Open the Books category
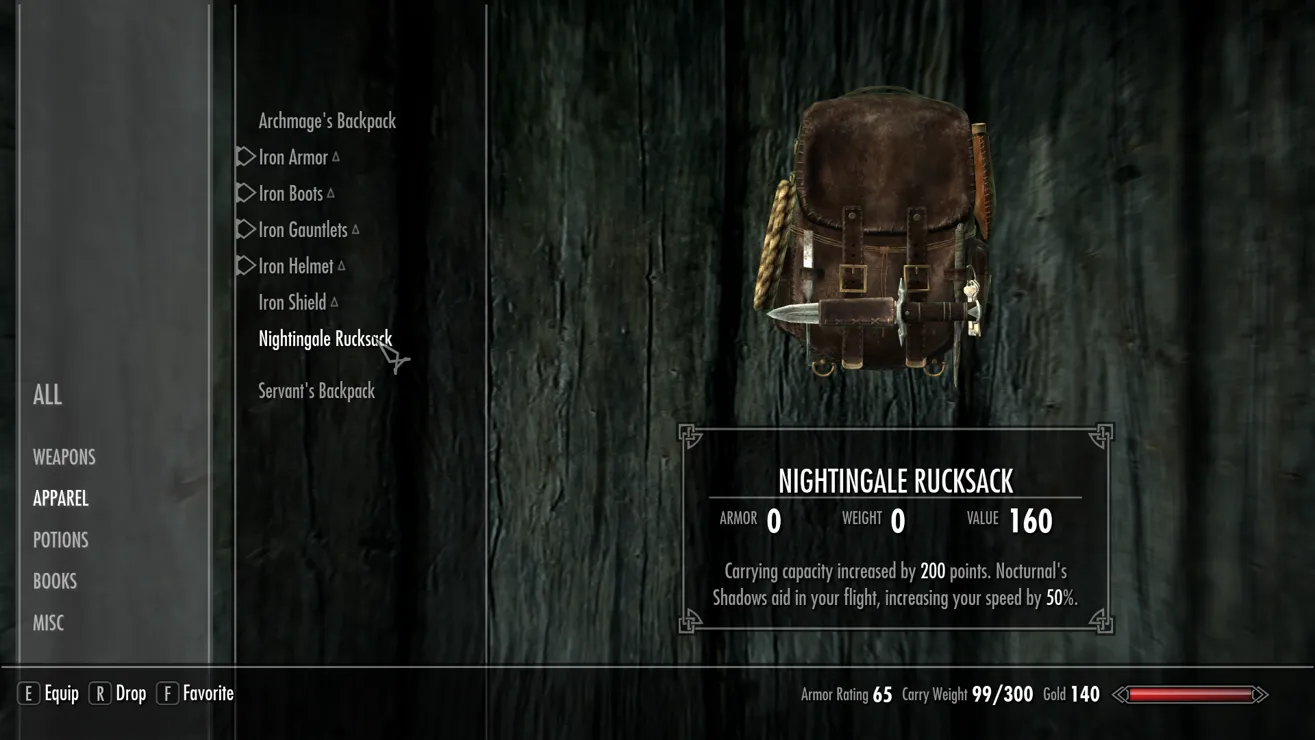The height and width of the screenshot is (740, 1315). click(x=55, y=581)
